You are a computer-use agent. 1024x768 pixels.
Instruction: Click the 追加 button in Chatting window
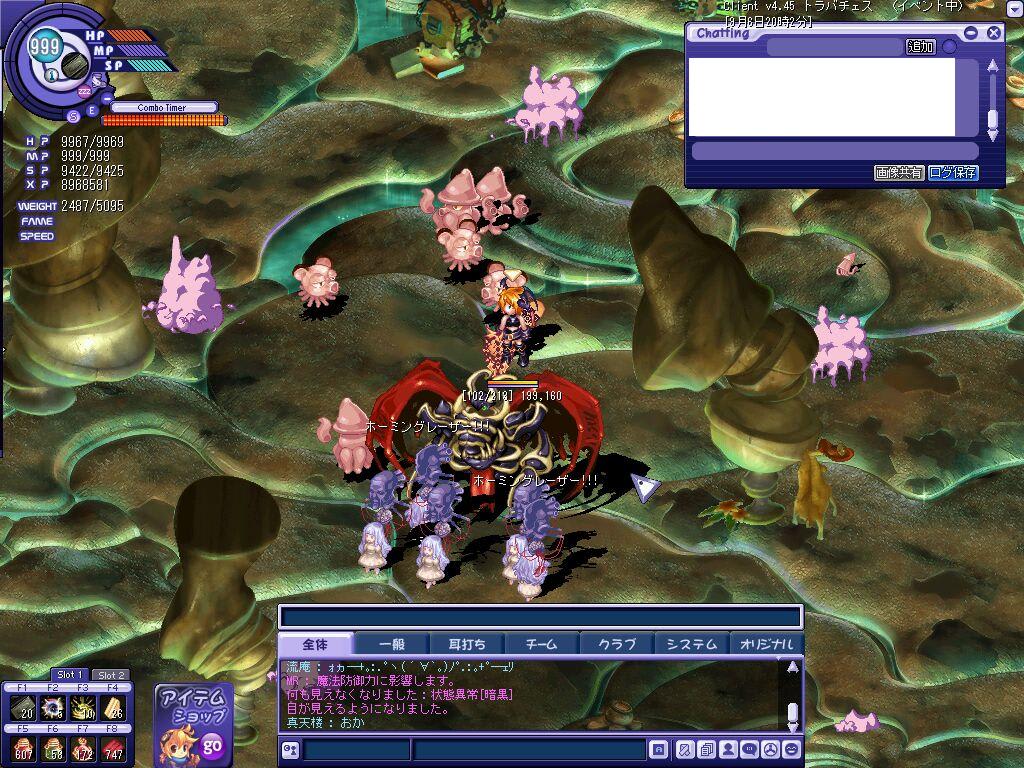[x=920, y=47]
